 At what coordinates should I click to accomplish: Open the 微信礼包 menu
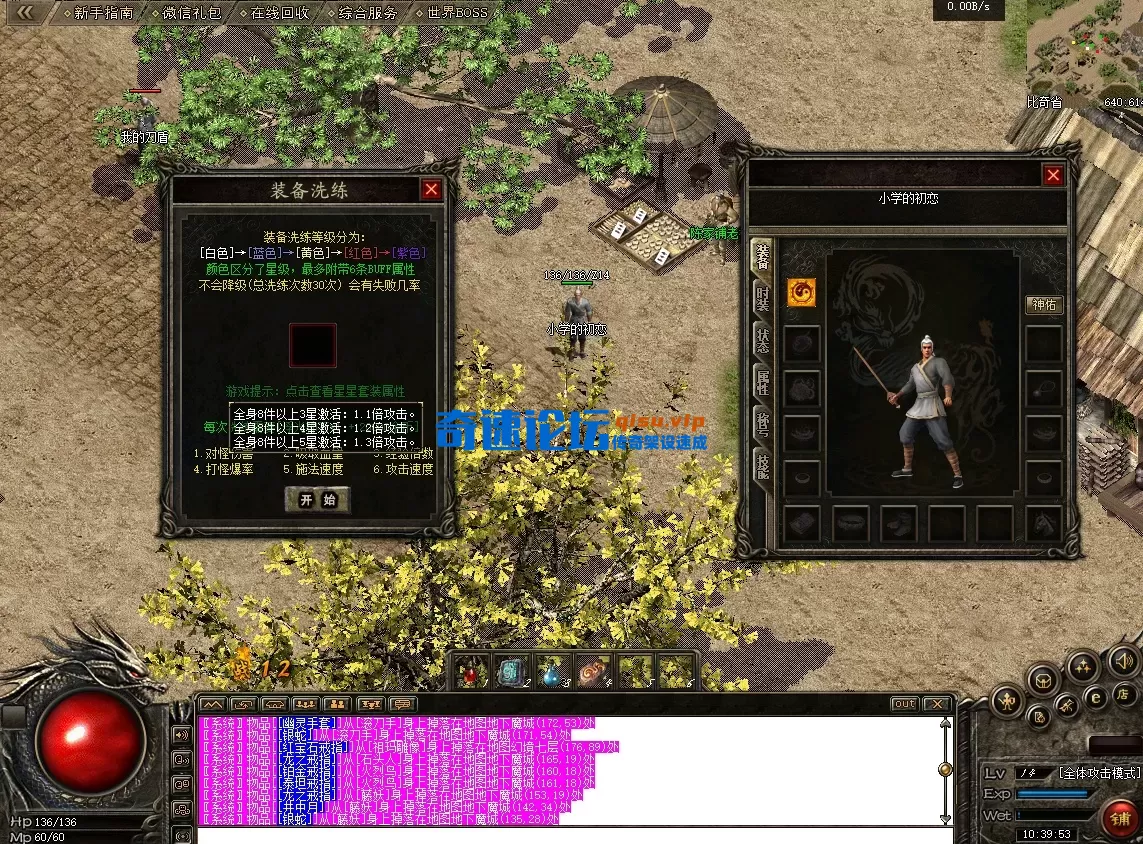coord(191,13)
